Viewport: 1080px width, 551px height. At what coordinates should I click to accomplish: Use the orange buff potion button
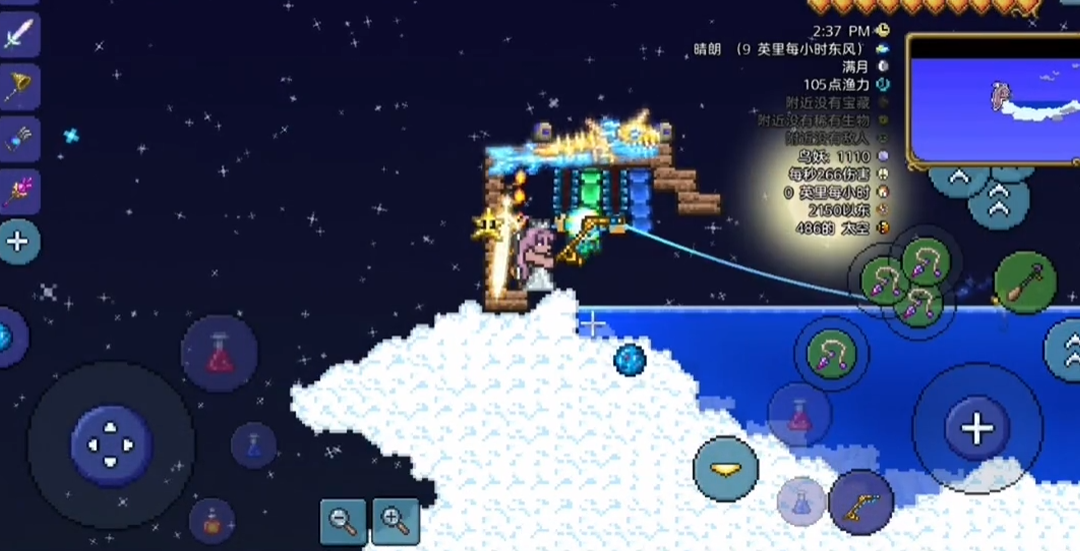[x=212, y=521]
